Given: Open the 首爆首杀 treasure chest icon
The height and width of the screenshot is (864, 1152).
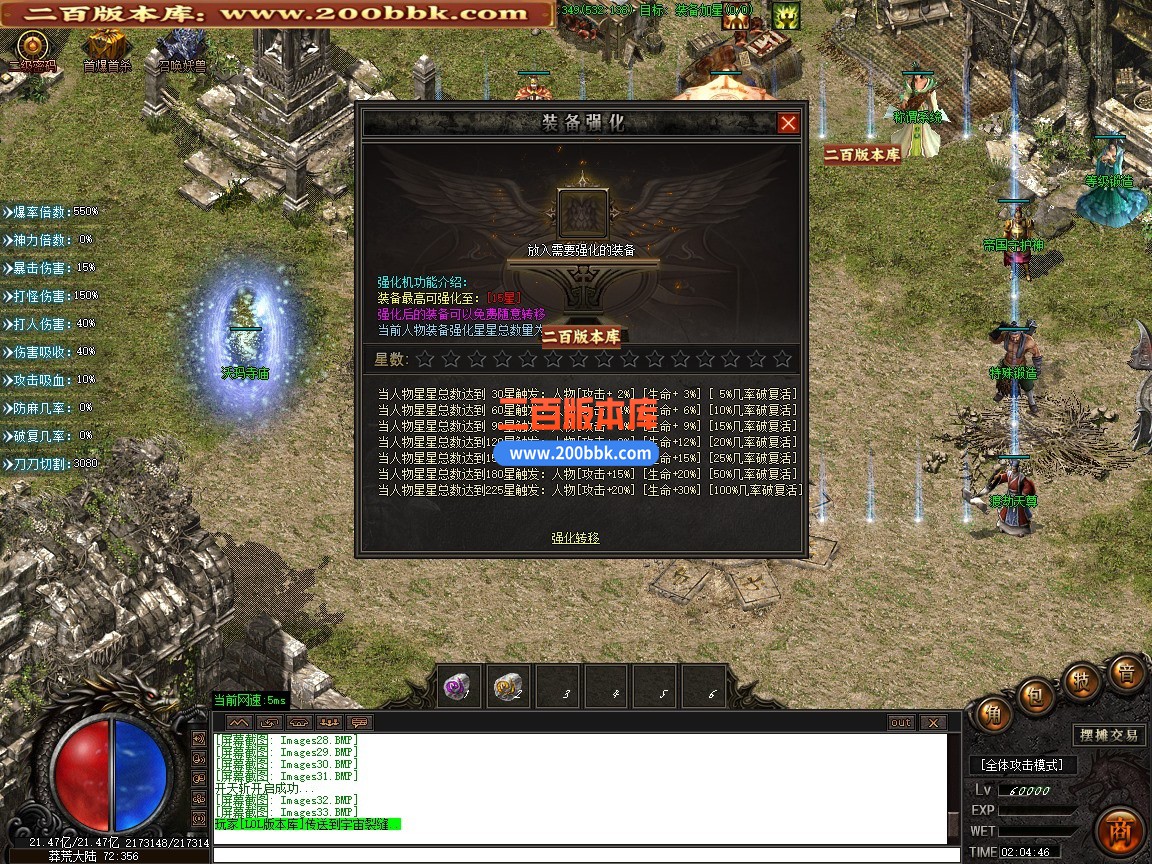Looking at the screenshot, I should tap(106, 47).
